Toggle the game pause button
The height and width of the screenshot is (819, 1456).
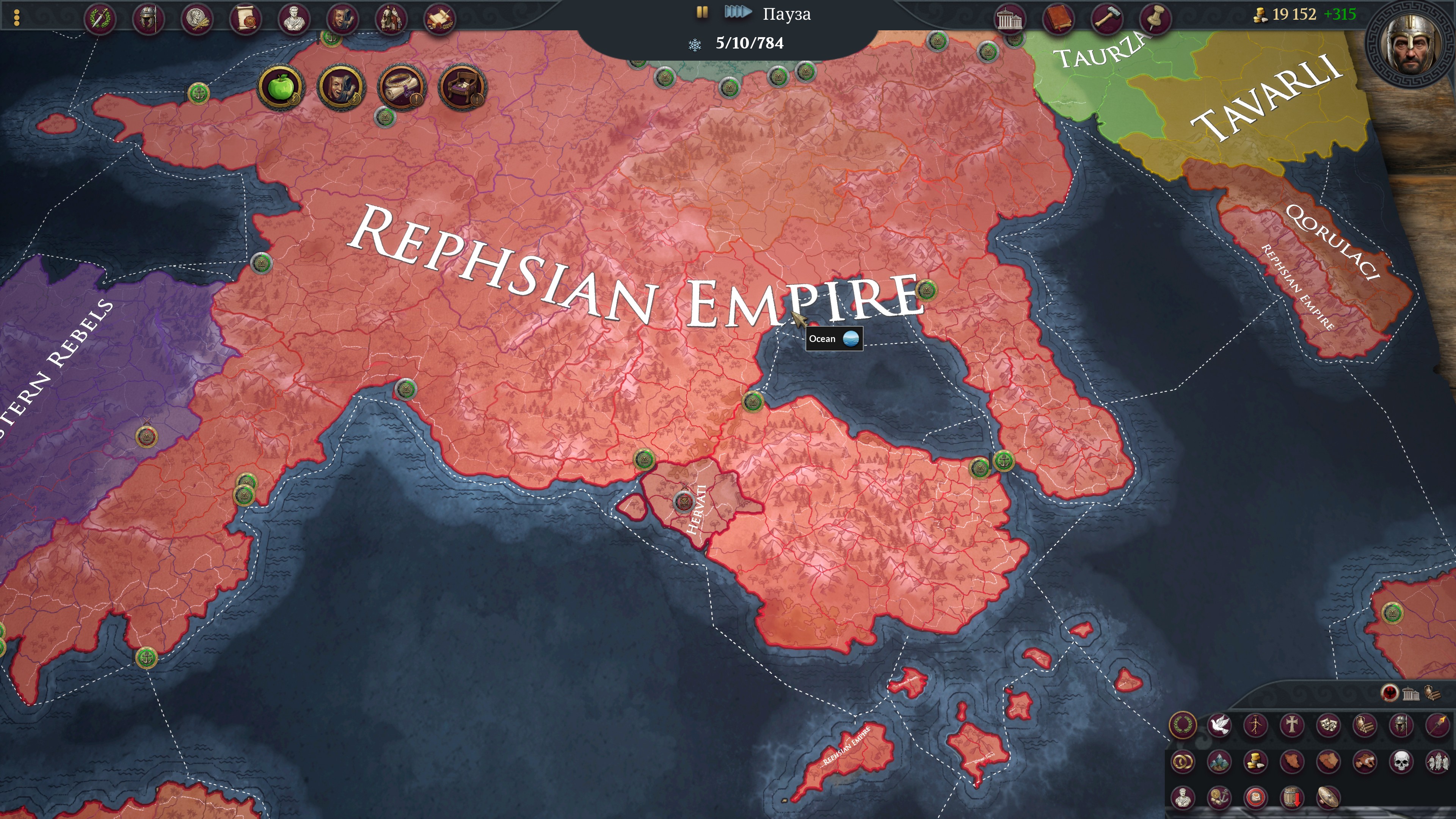pyautogui.click(x=702, y=13)
